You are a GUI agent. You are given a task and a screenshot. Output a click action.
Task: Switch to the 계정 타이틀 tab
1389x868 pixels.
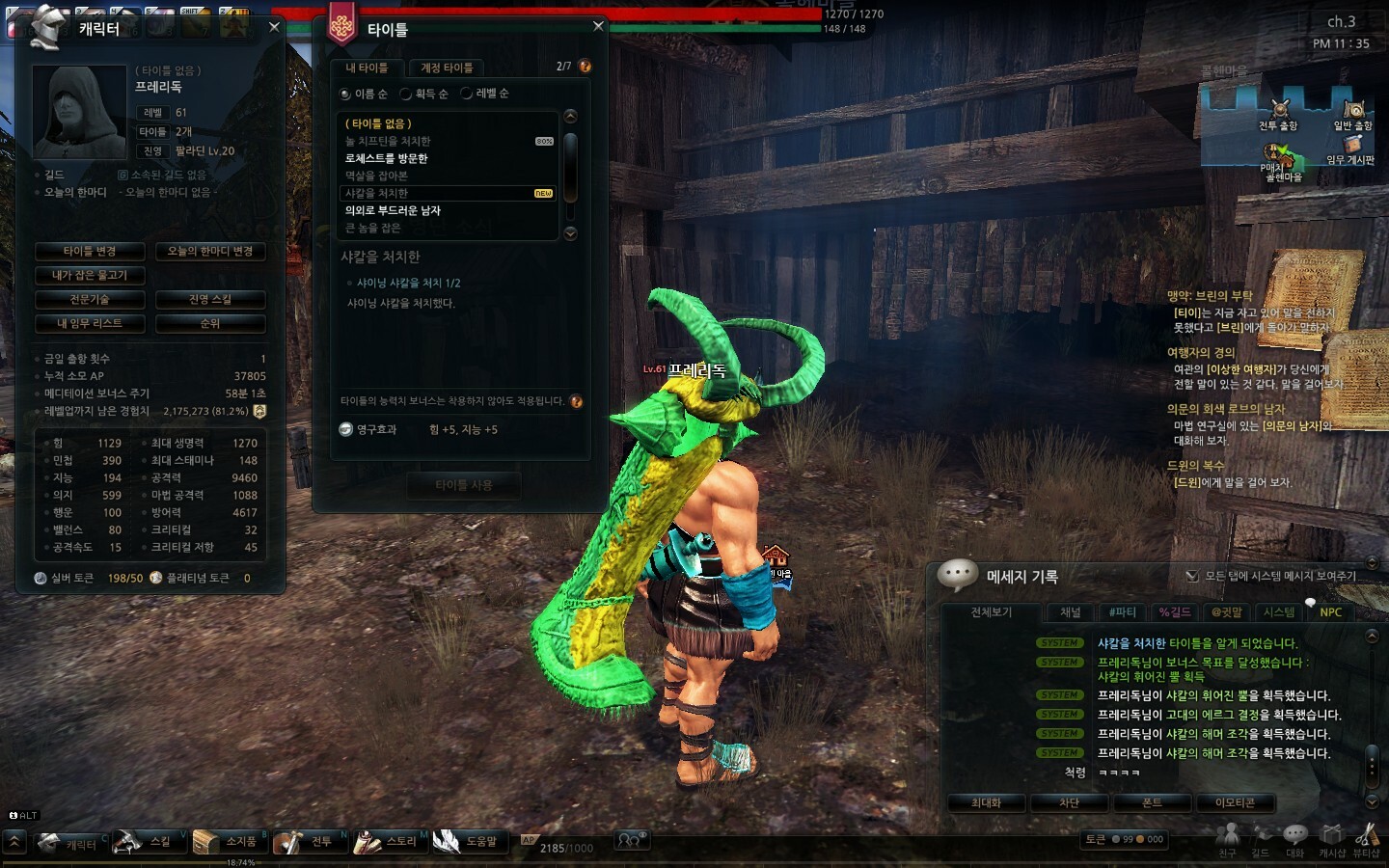(x=446, y=68)
